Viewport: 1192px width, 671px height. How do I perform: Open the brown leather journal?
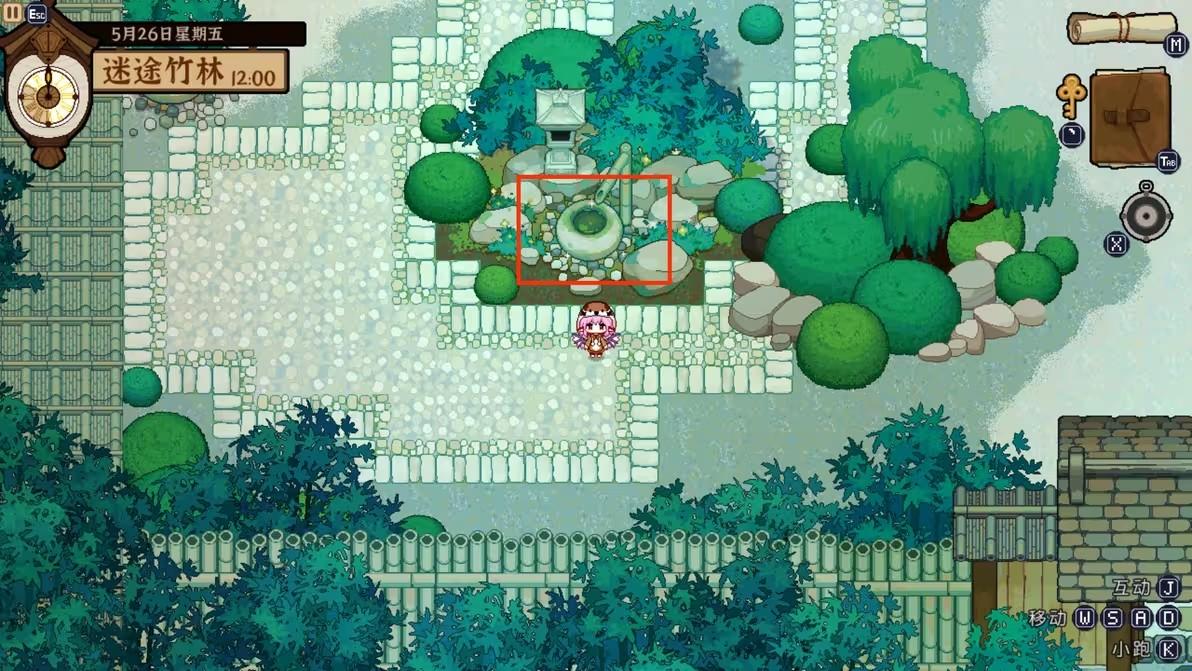pos(1130,117)
